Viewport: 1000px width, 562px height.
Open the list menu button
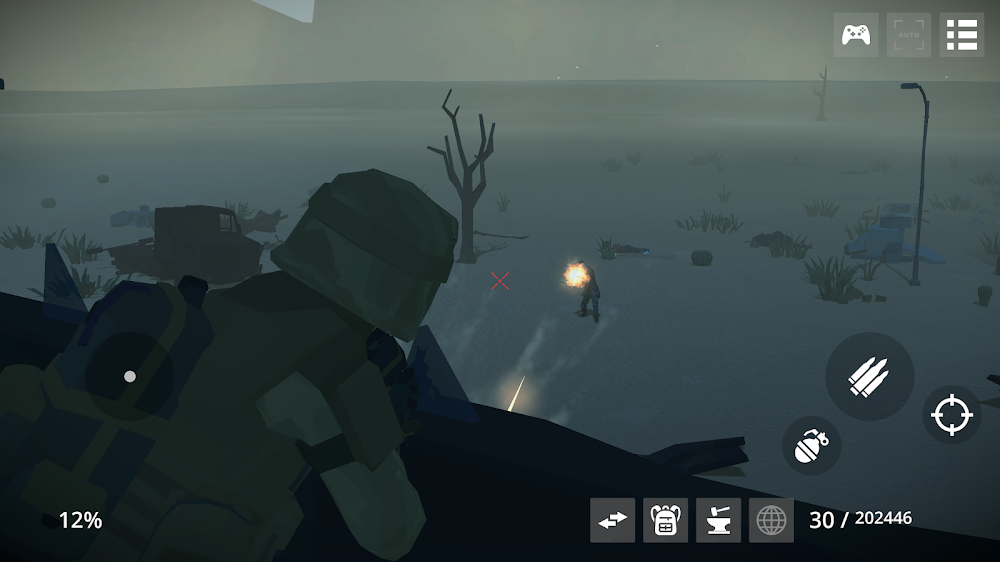point(962,35)
